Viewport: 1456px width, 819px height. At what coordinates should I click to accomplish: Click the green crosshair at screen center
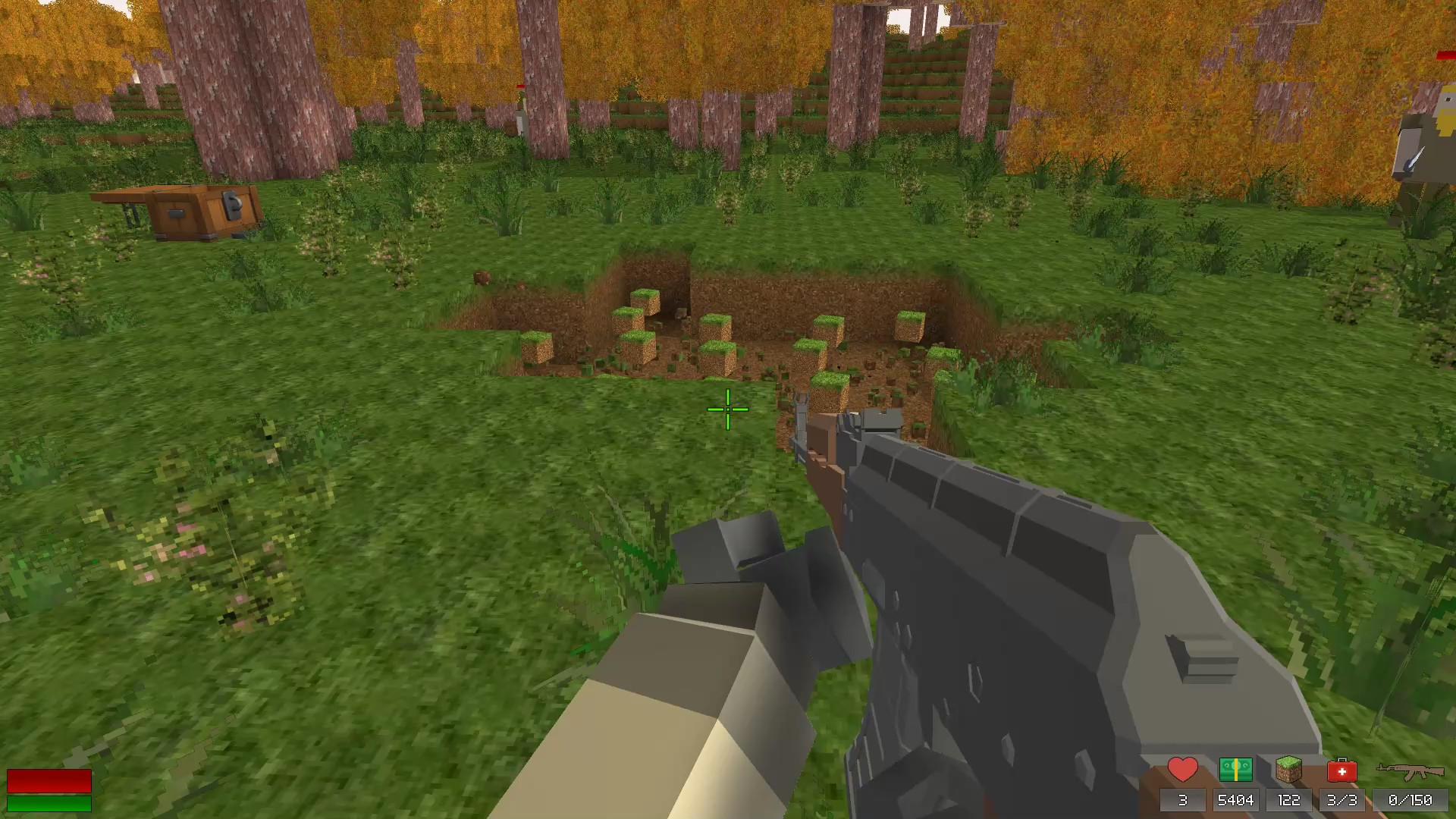click(x=728, y=409)
